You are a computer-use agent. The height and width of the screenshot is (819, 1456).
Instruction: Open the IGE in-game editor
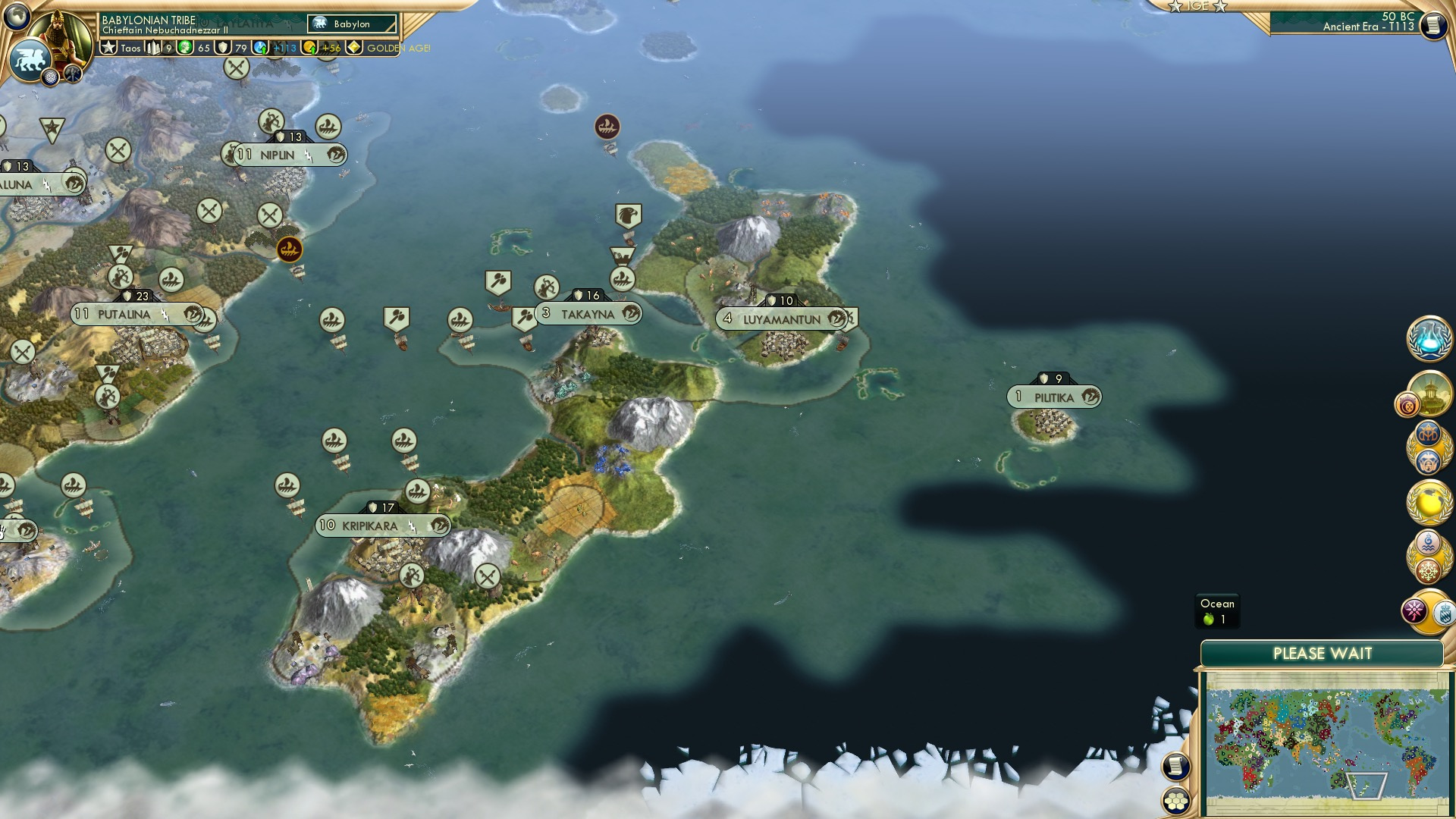coord(1198,6)
